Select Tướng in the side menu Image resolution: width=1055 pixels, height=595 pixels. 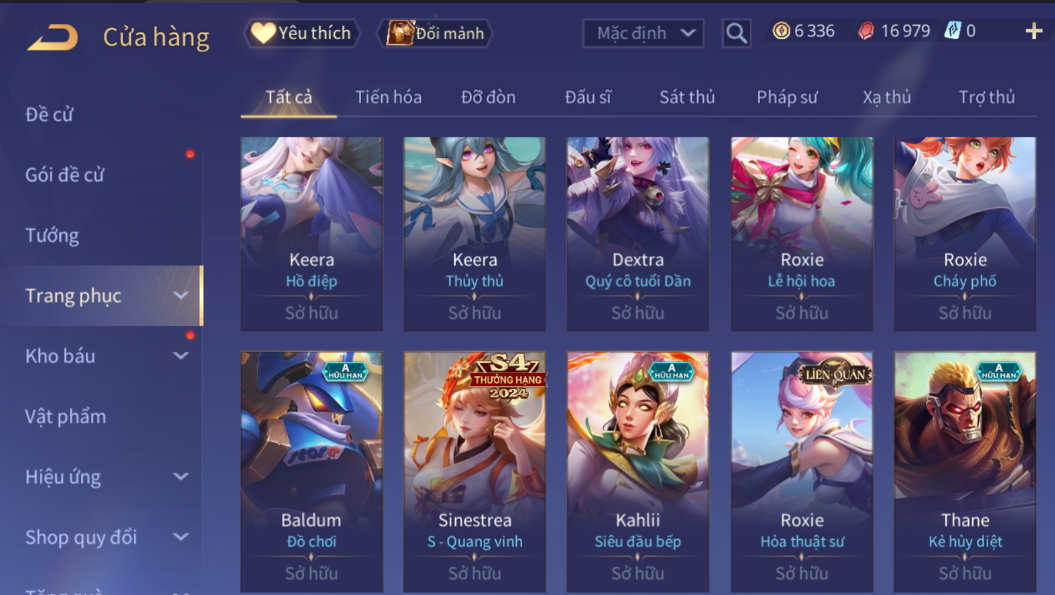tap(52, 236)
